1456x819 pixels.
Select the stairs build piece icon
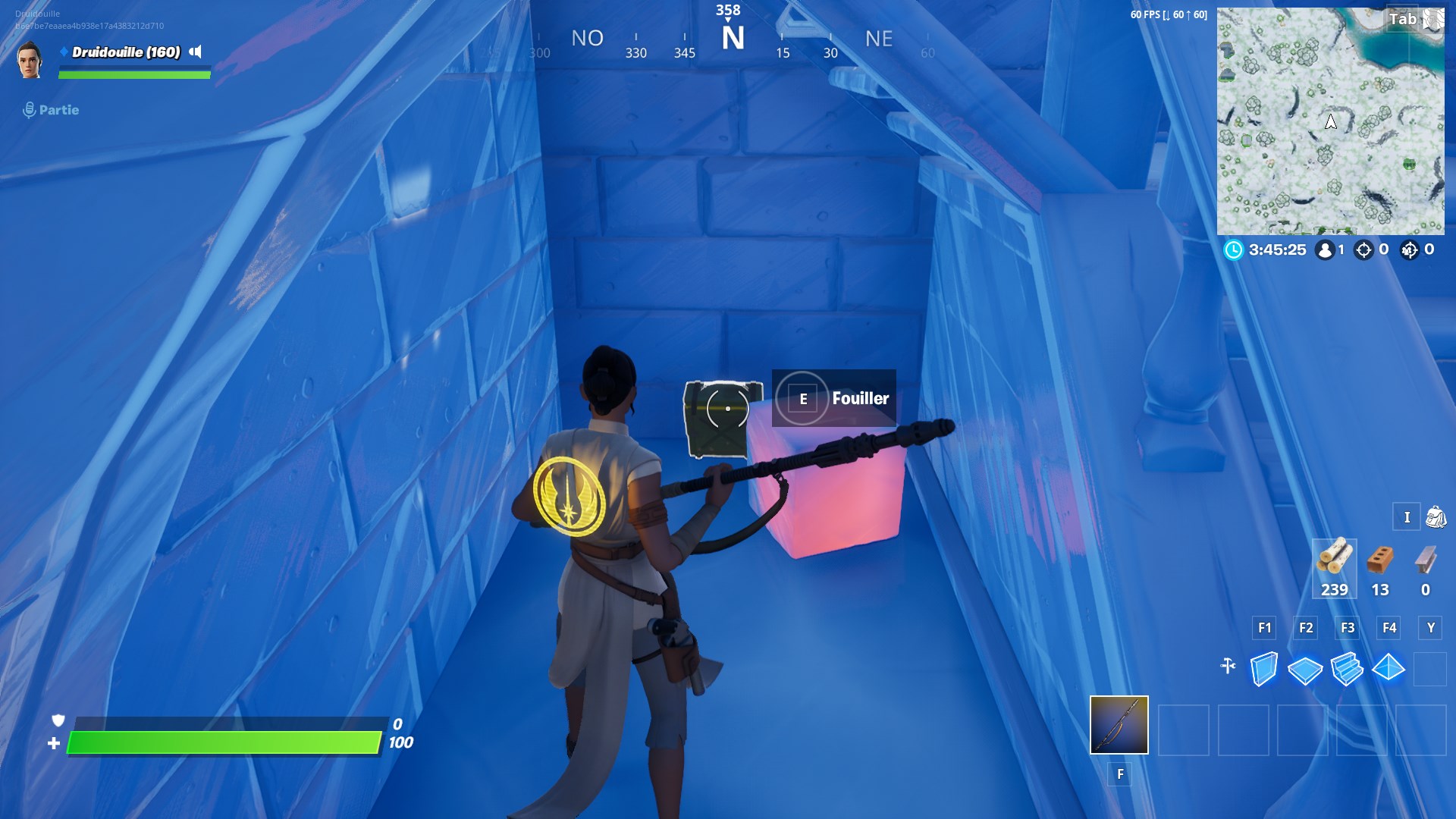pos(1348,670)
